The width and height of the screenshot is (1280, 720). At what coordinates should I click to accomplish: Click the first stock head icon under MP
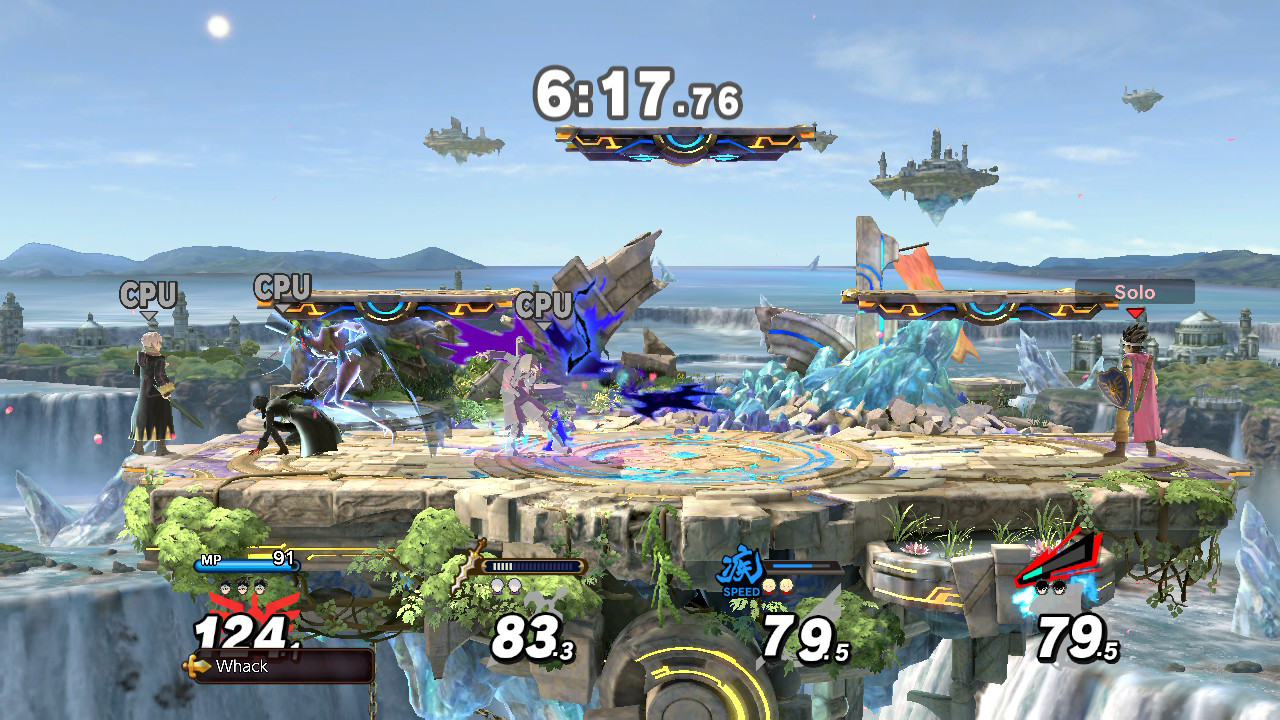pyautogui.click(x=222, y=585)
